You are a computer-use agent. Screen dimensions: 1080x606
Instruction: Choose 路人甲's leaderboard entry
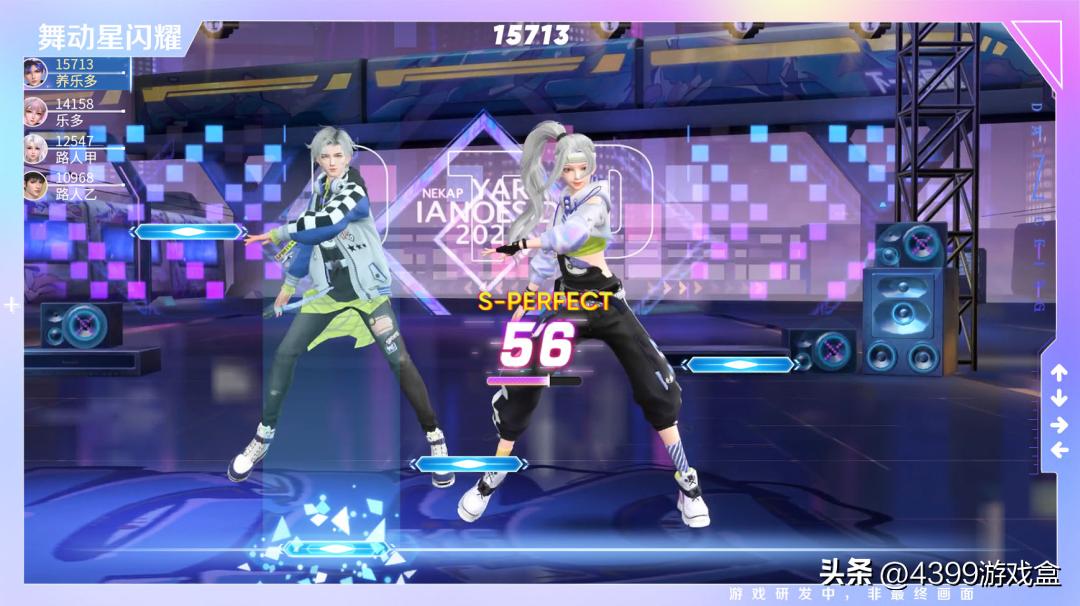click(x=73, y=148)
